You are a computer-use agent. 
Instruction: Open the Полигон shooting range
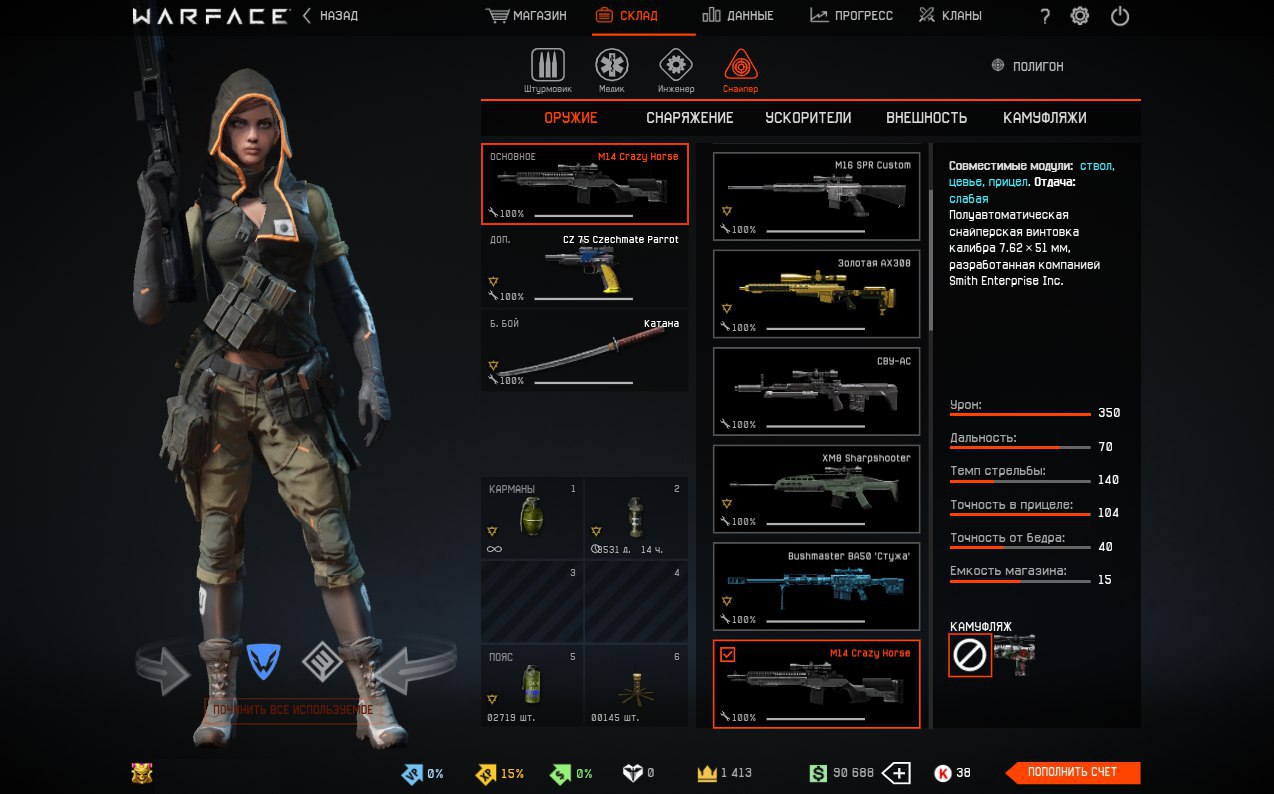tap(1027, 66)
